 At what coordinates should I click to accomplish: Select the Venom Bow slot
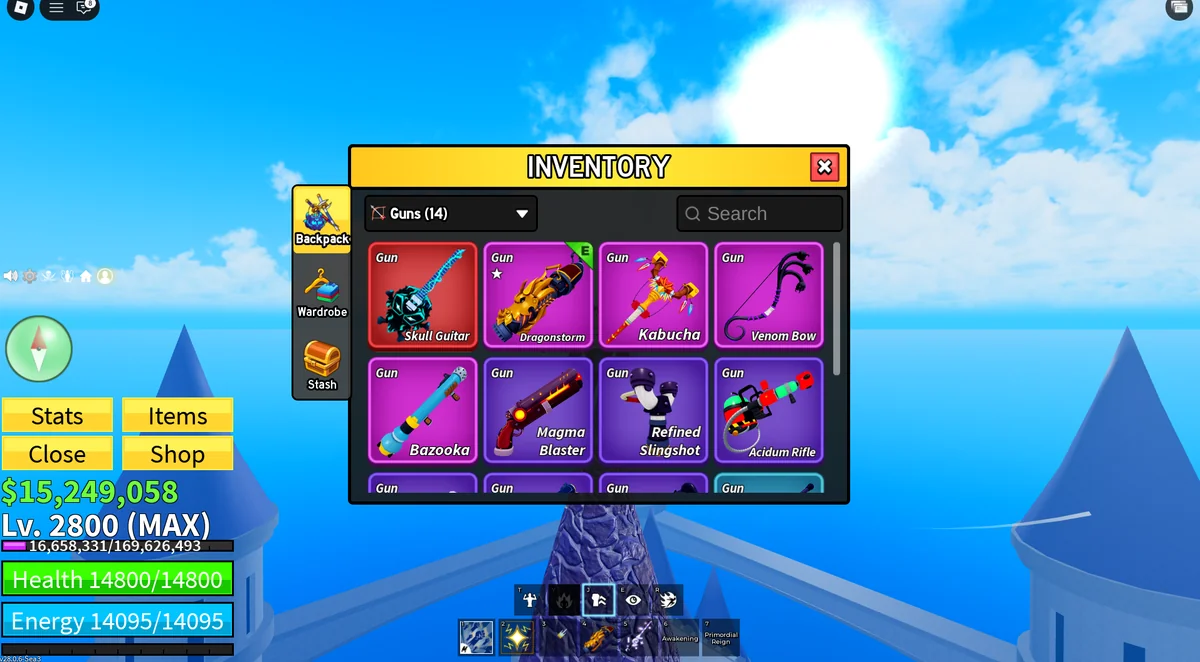tap(769, 295)
